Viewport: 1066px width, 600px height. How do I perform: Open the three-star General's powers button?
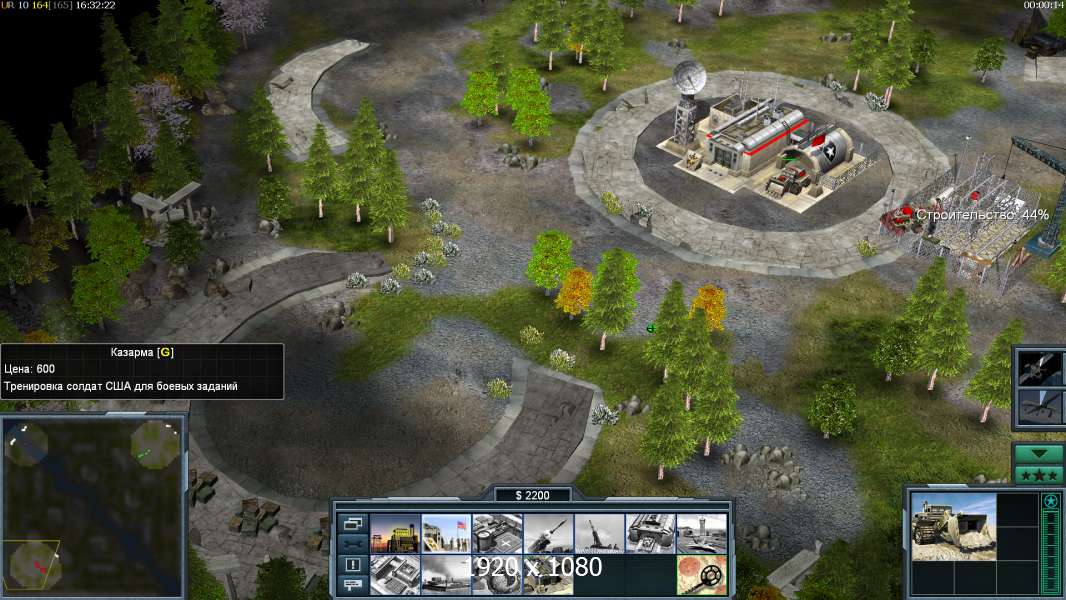(1038, 475)
